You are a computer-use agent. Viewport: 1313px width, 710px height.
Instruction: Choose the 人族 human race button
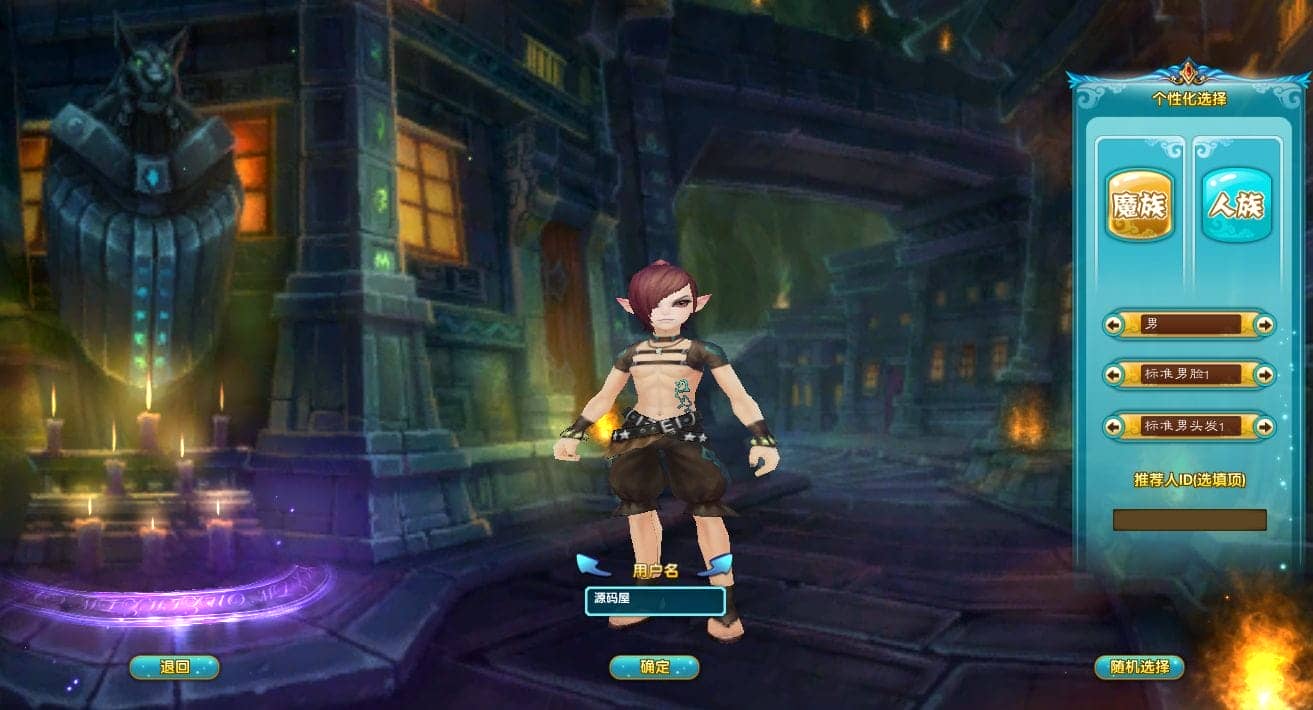1236,205
